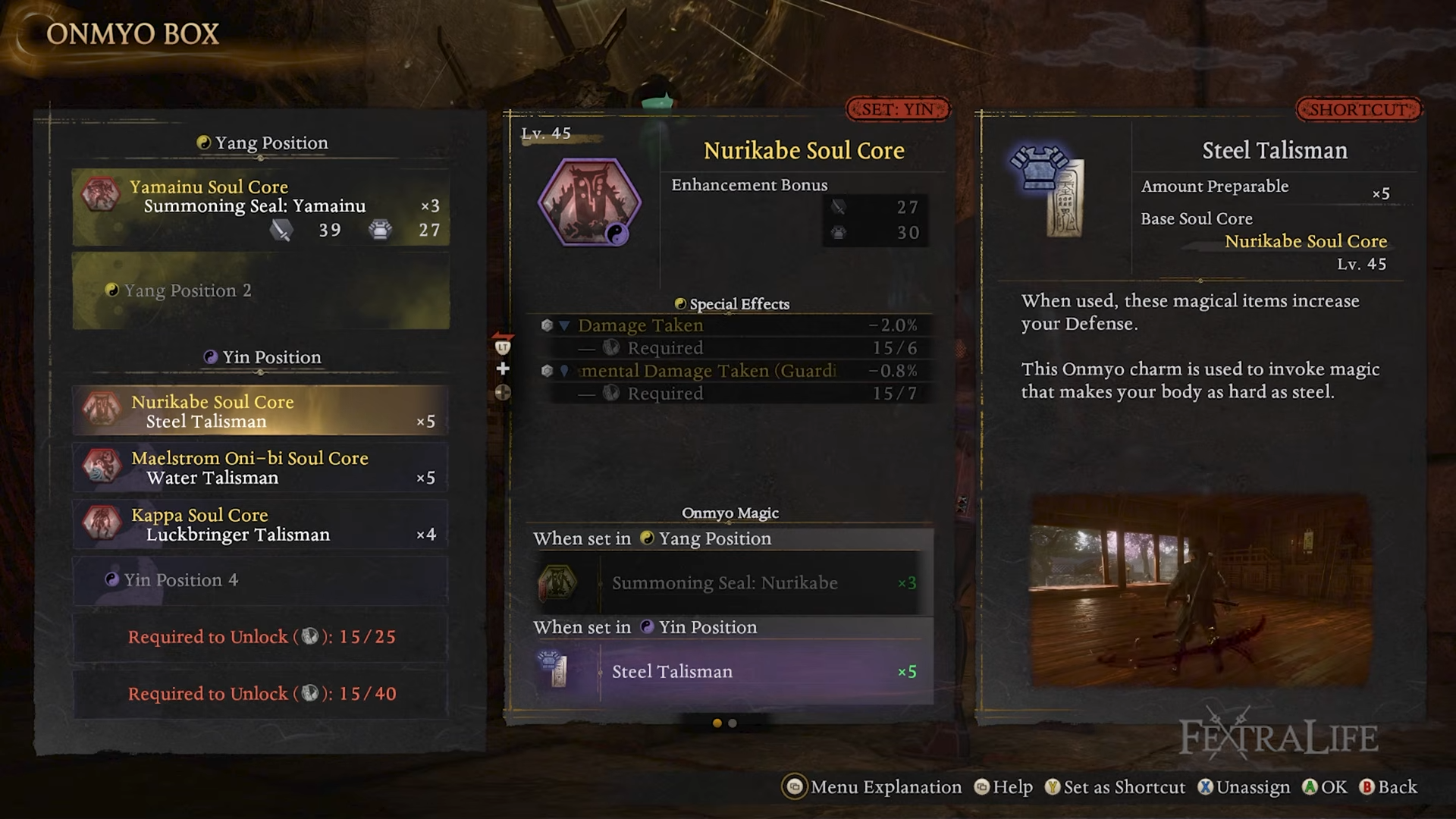Click the Nurikabe Soul Core base link
This screenshot has height=819, width=1456.
point(1305,242)
